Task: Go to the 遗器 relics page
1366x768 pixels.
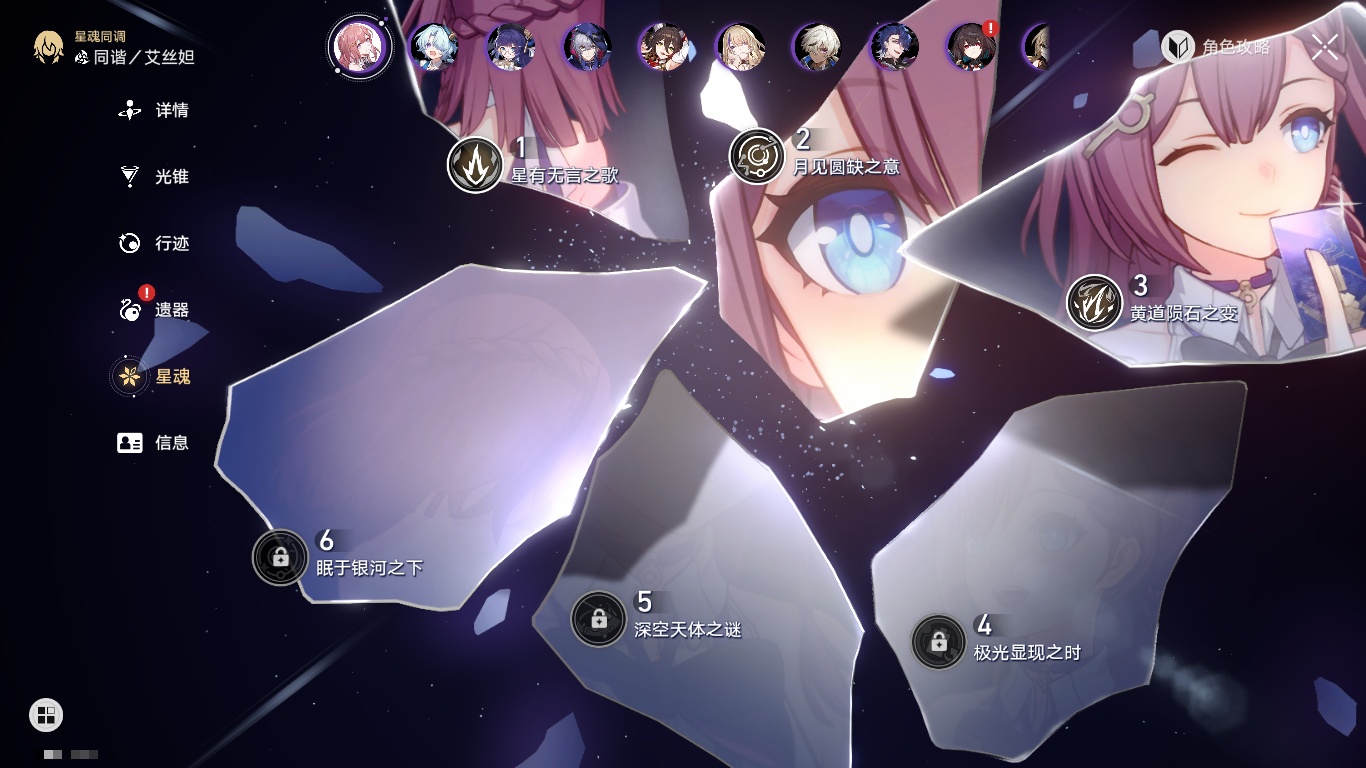Action: [x=155, y=310]
